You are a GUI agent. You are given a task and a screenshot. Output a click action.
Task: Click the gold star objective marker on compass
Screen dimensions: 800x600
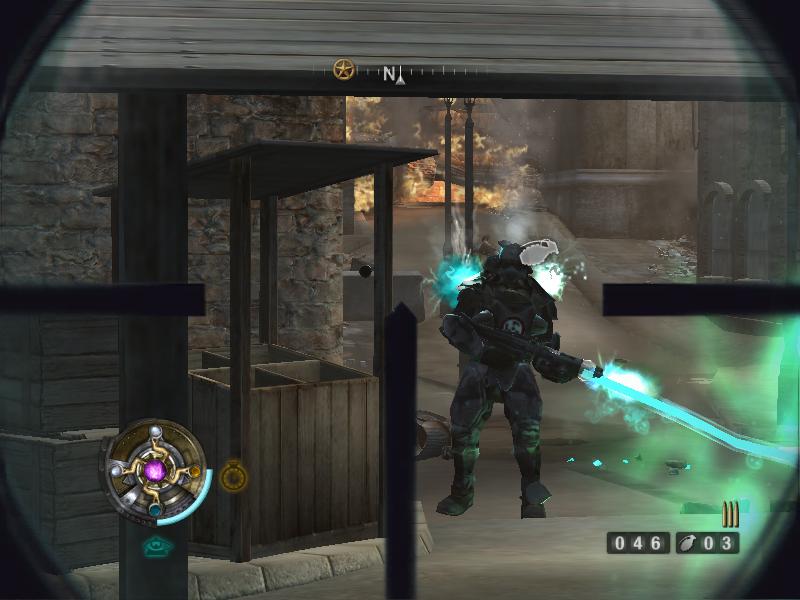[344, 70]
